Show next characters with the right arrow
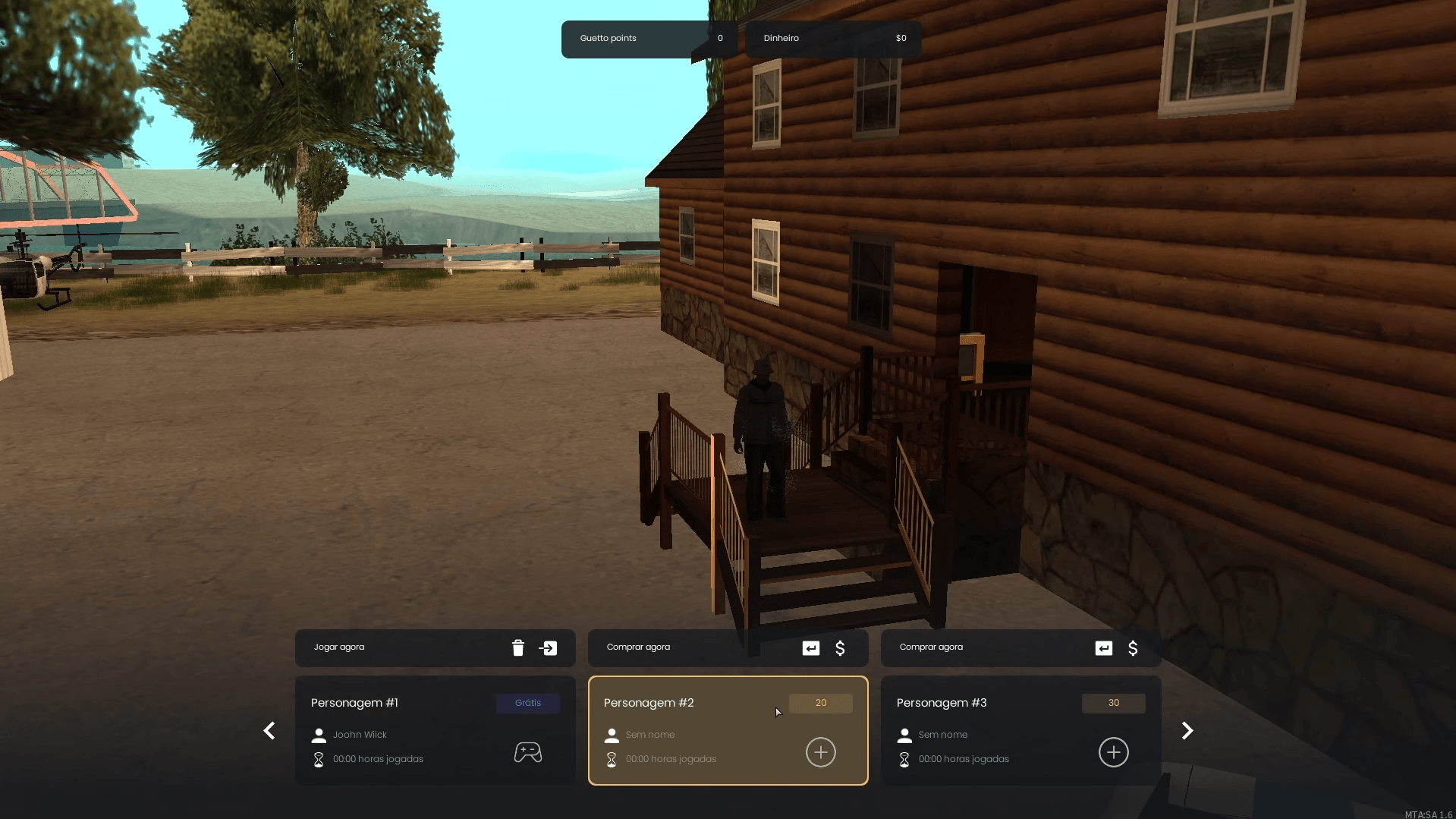Image resolution: width=1456 pixels, height=819 pixels. pos(1187,731)
